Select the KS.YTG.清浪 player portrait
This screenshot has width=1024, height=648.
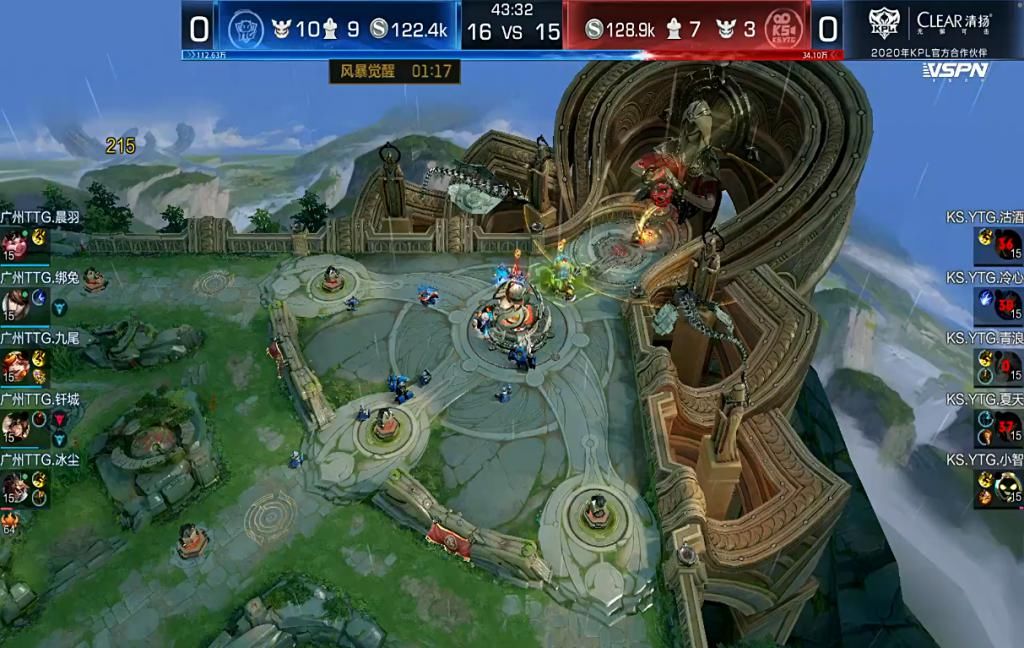point(1007,366)
